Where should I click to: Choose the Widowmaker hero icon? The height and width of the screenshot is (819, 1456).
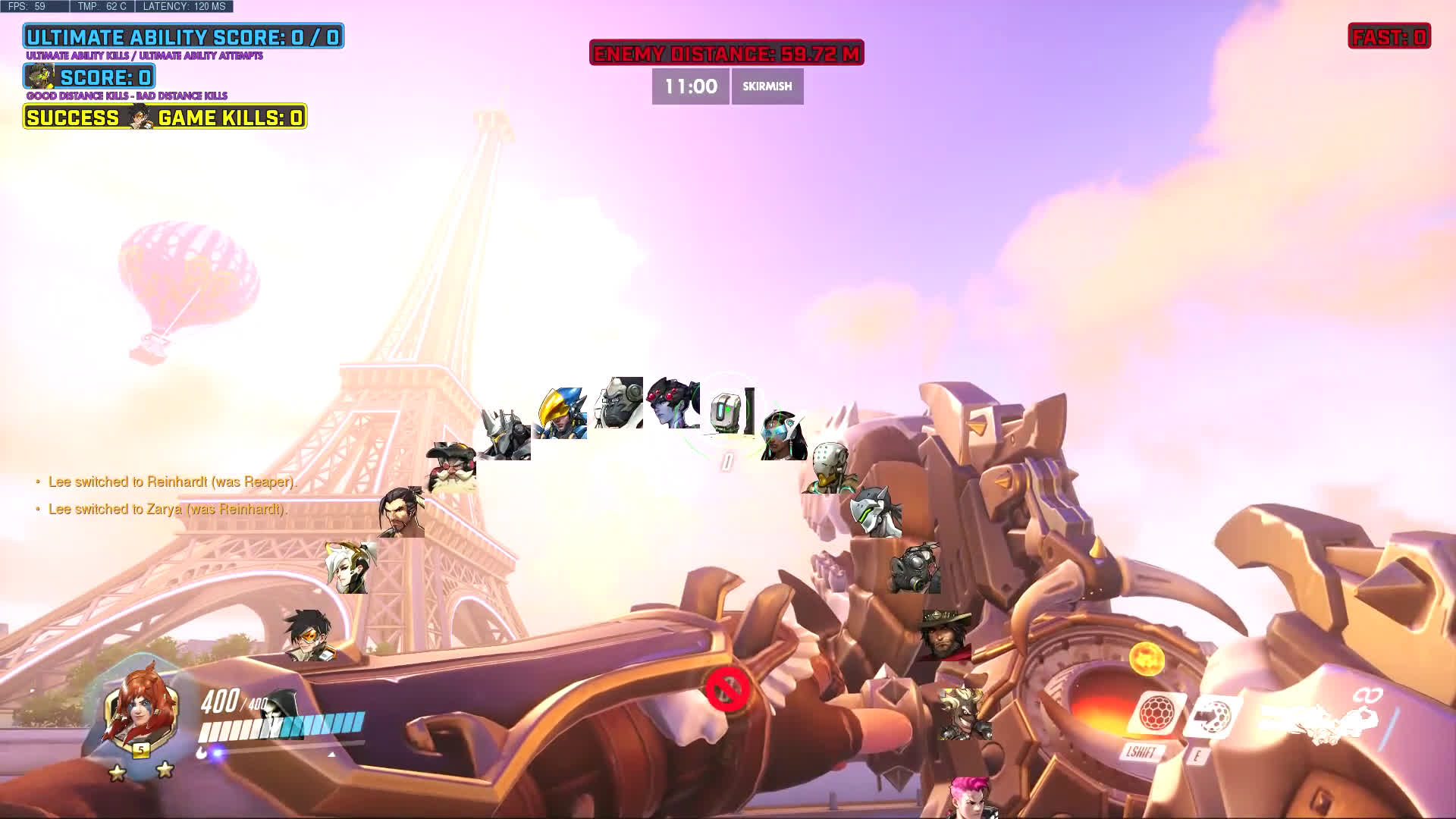click(x=673, y=403)
